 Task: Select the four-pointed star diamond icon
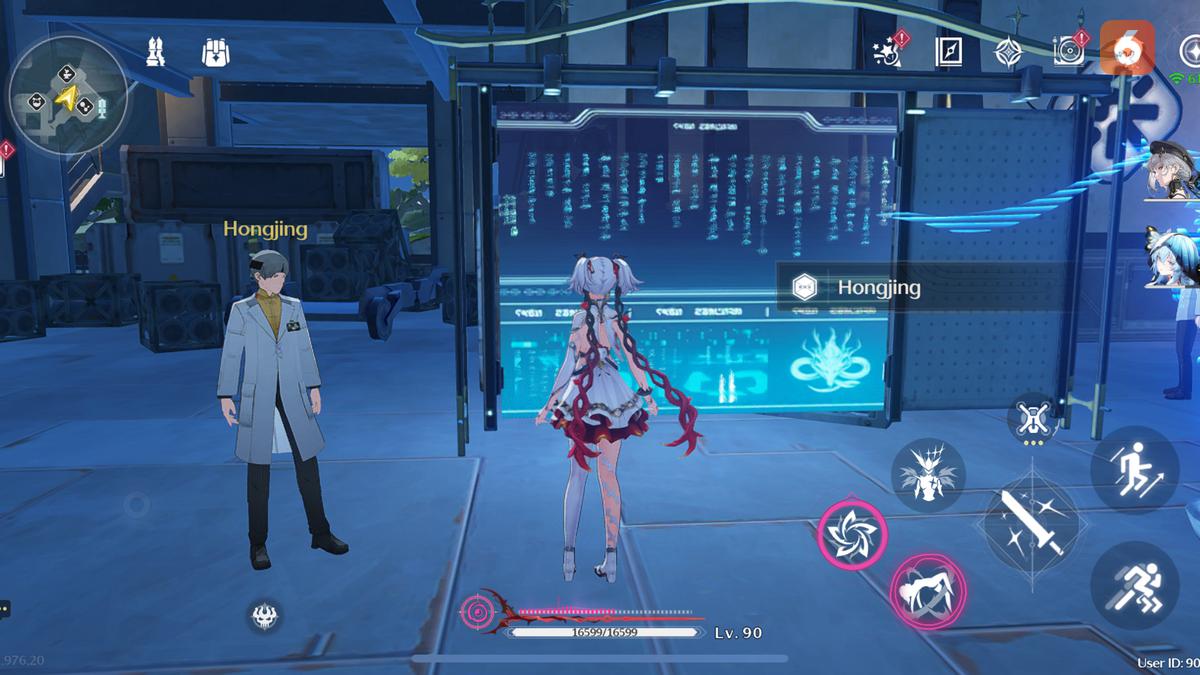pos(1007,52)
